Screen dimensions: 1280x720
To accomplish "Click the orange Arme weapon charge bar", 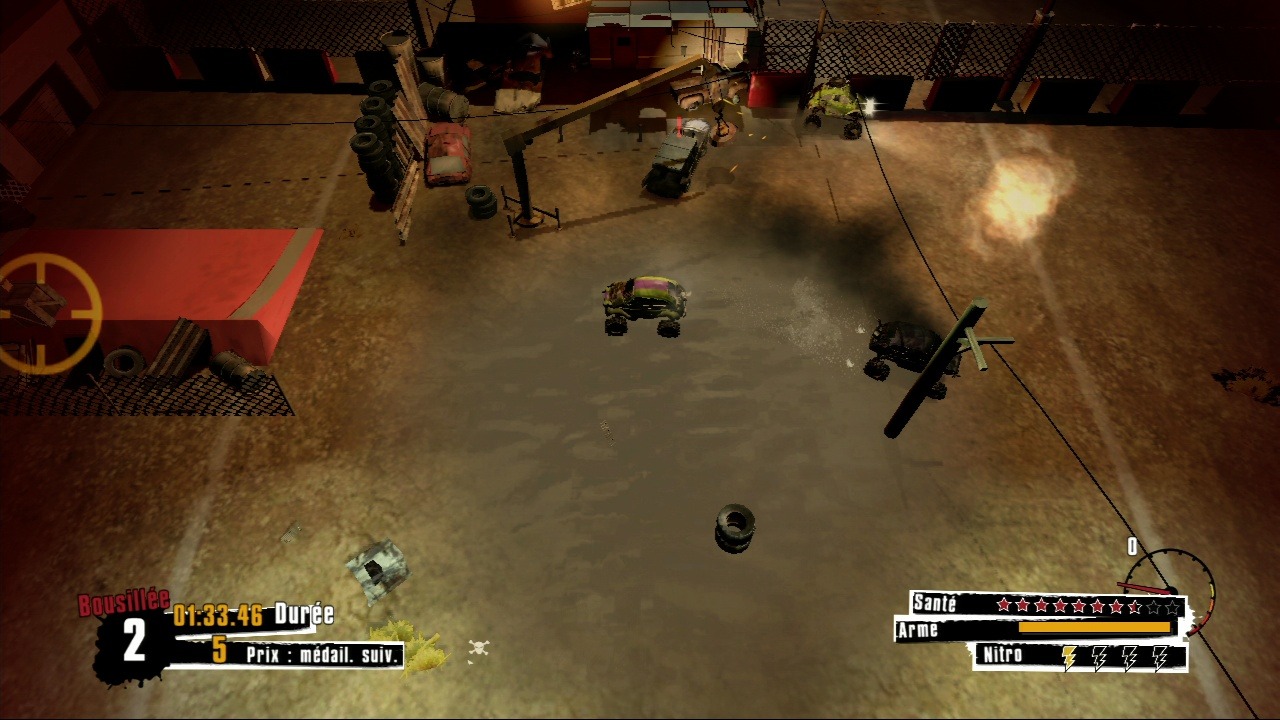I will click(x=1094, y=627).
